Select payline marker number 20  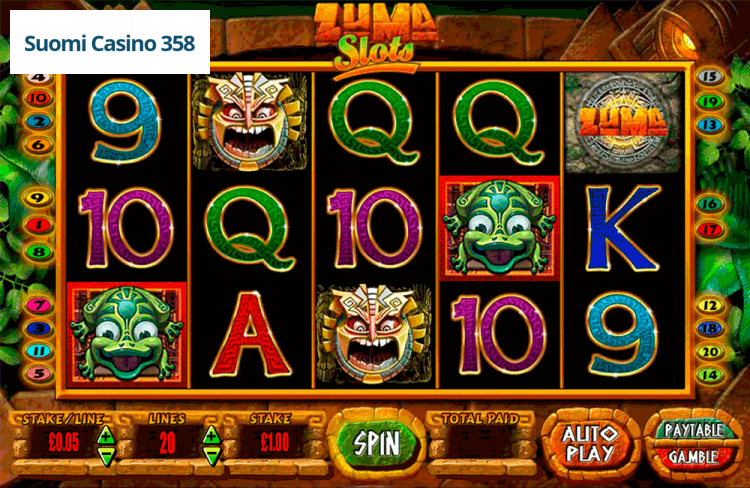(709, 351)
